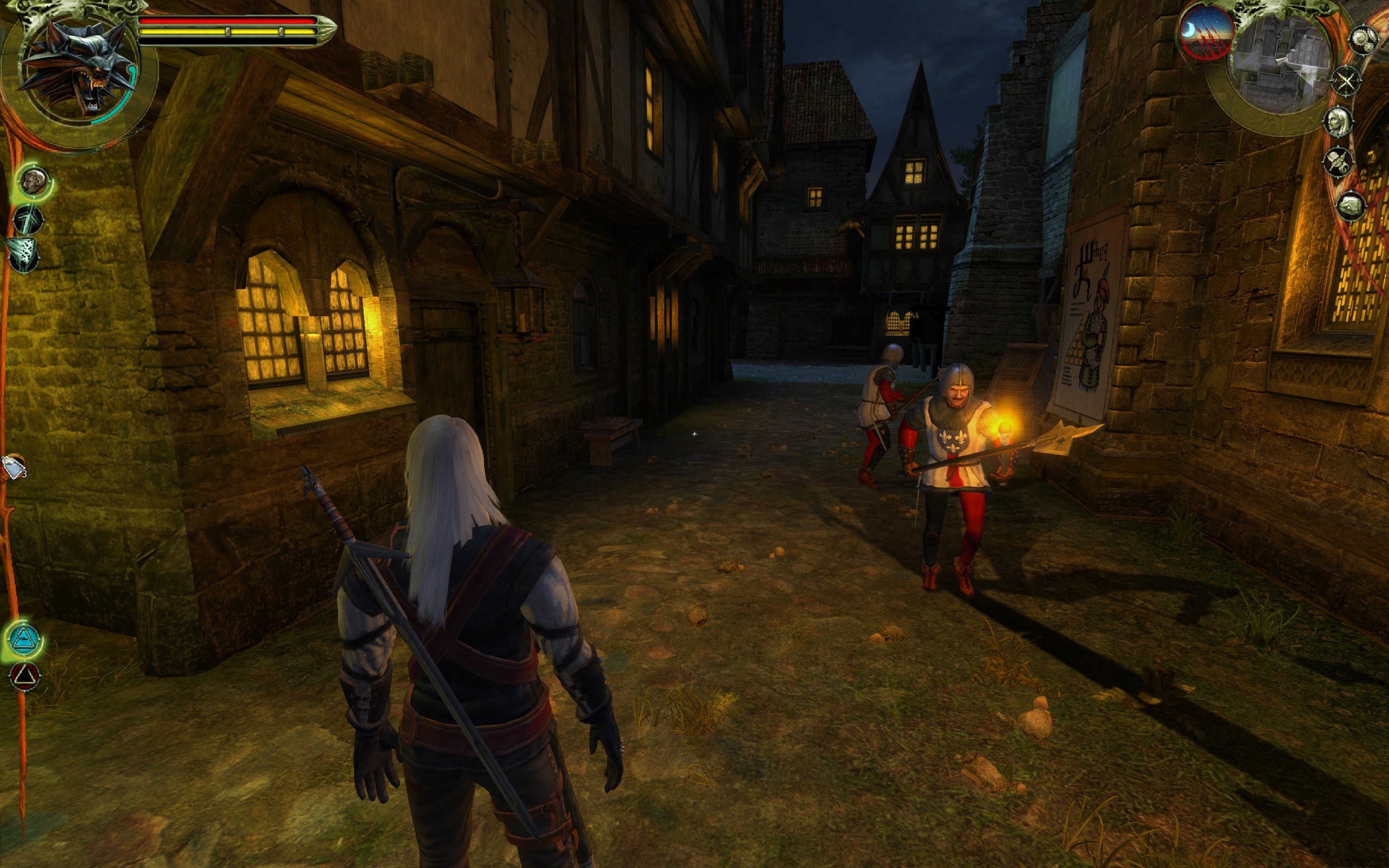Viewport: 1389px width, 868px height.
Task: Choose the single sword icon below the fist
Action: point(27,220)
